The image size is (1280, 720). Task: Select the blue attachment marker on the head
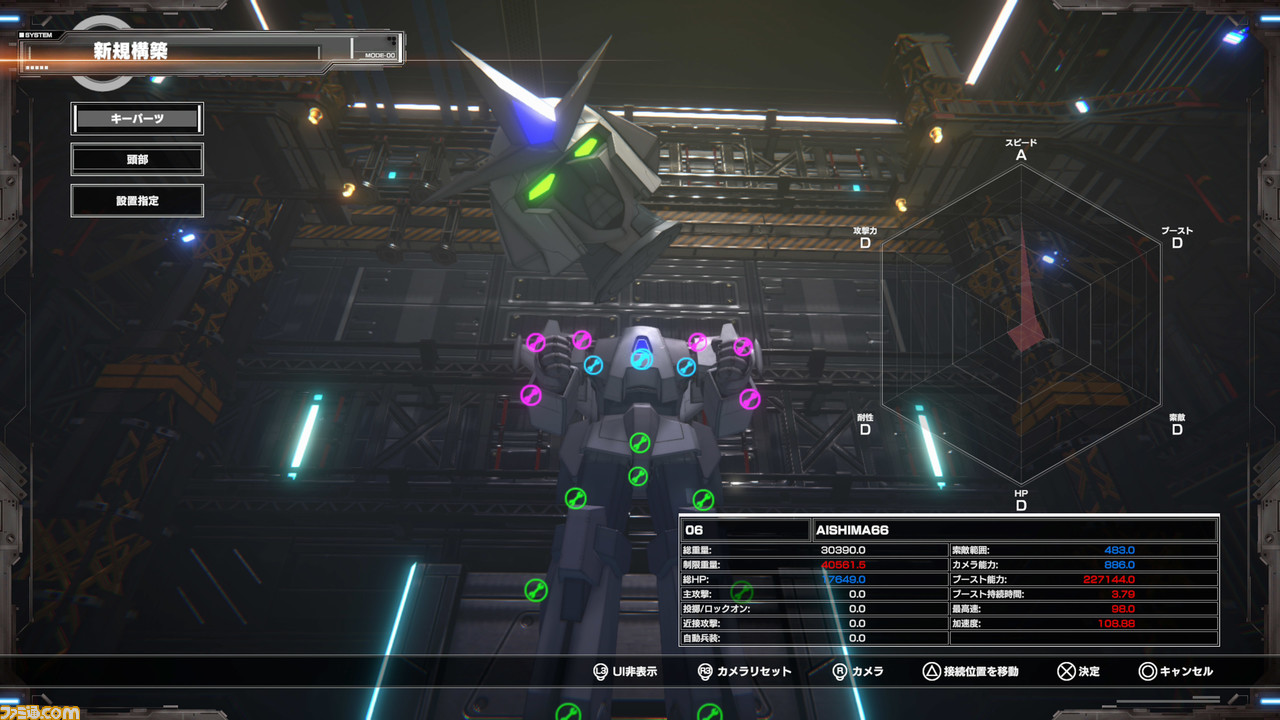click(641, 359)
